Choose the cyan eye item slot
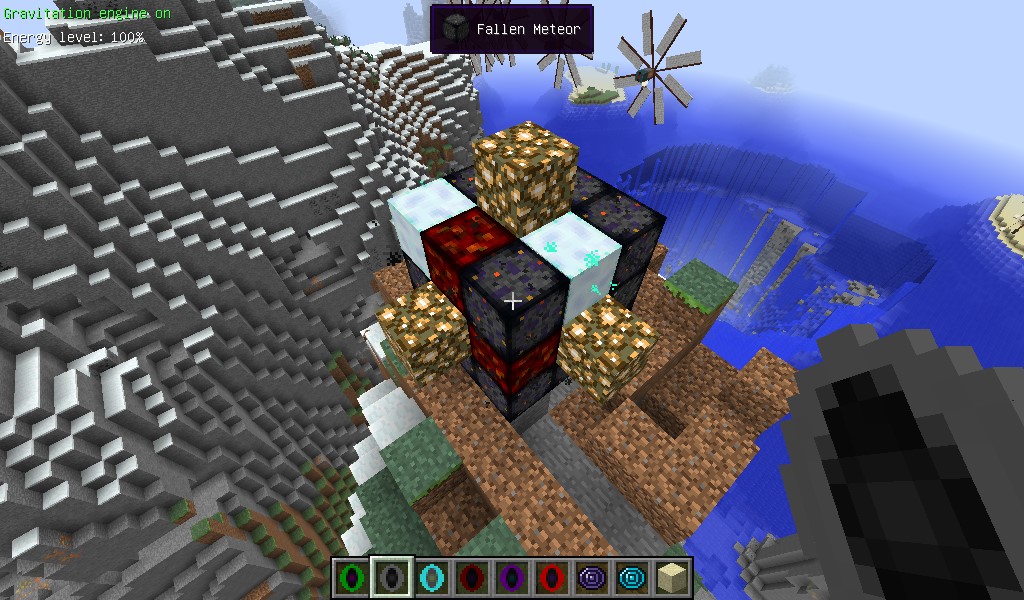This screenshot has width=1024, height=600. pyautogui.click(x=431, y=577)
